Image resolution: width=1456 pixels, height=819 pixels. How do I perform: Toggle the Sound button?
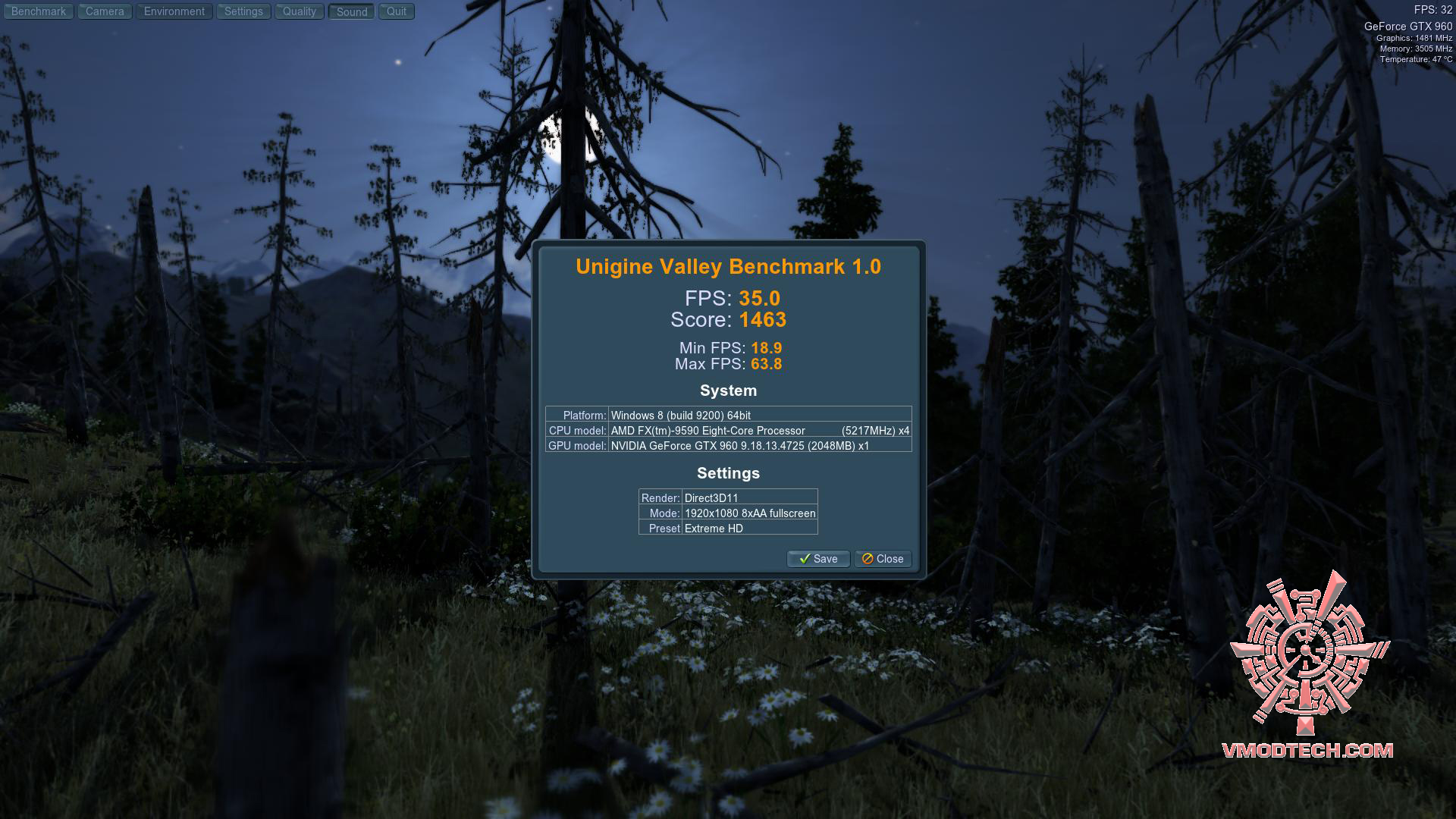click(352, 12)
